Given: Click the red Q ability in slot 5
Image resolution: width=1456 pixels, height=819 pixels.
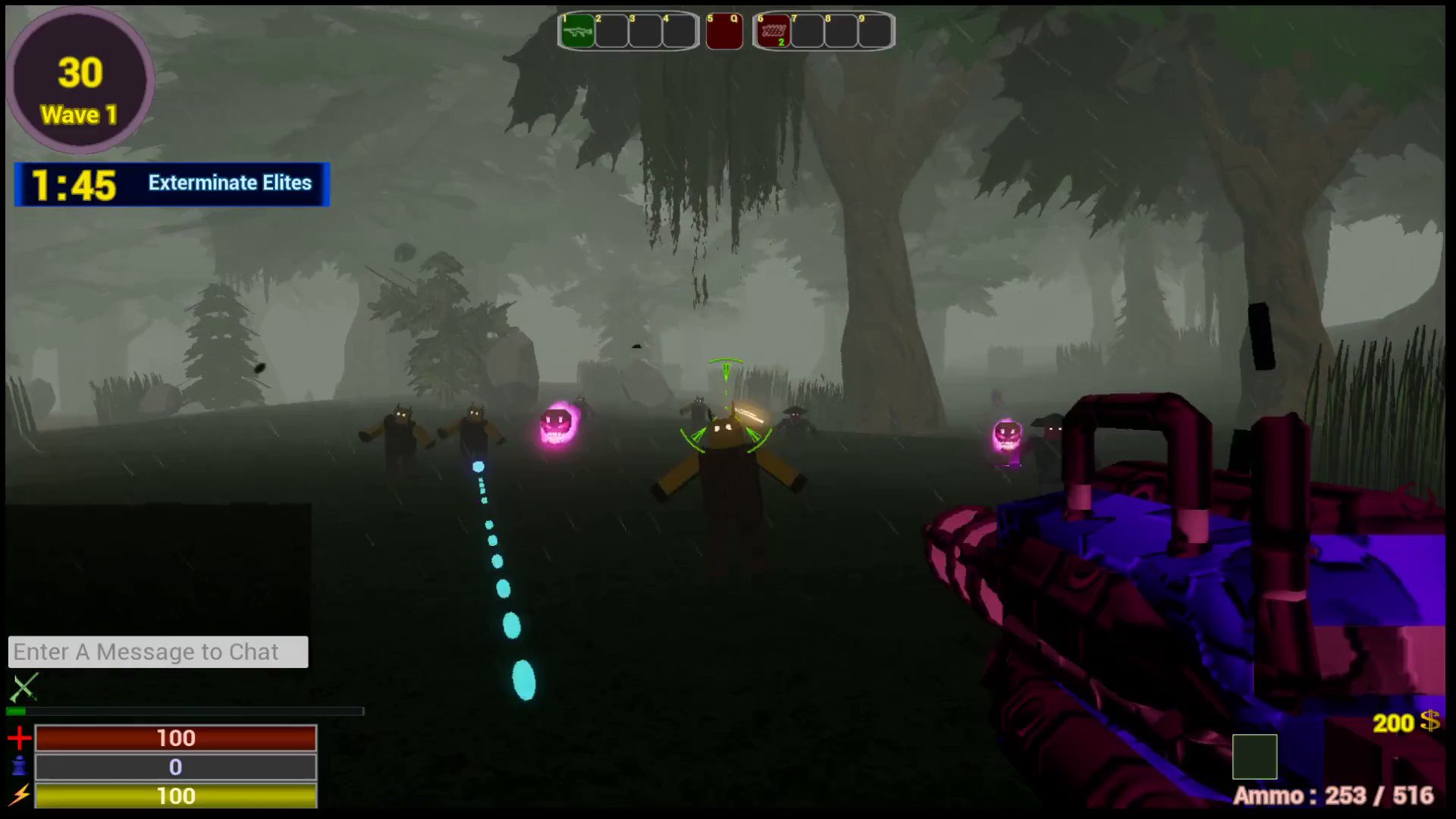Looking at the screenshot, I should coord(723,30).
